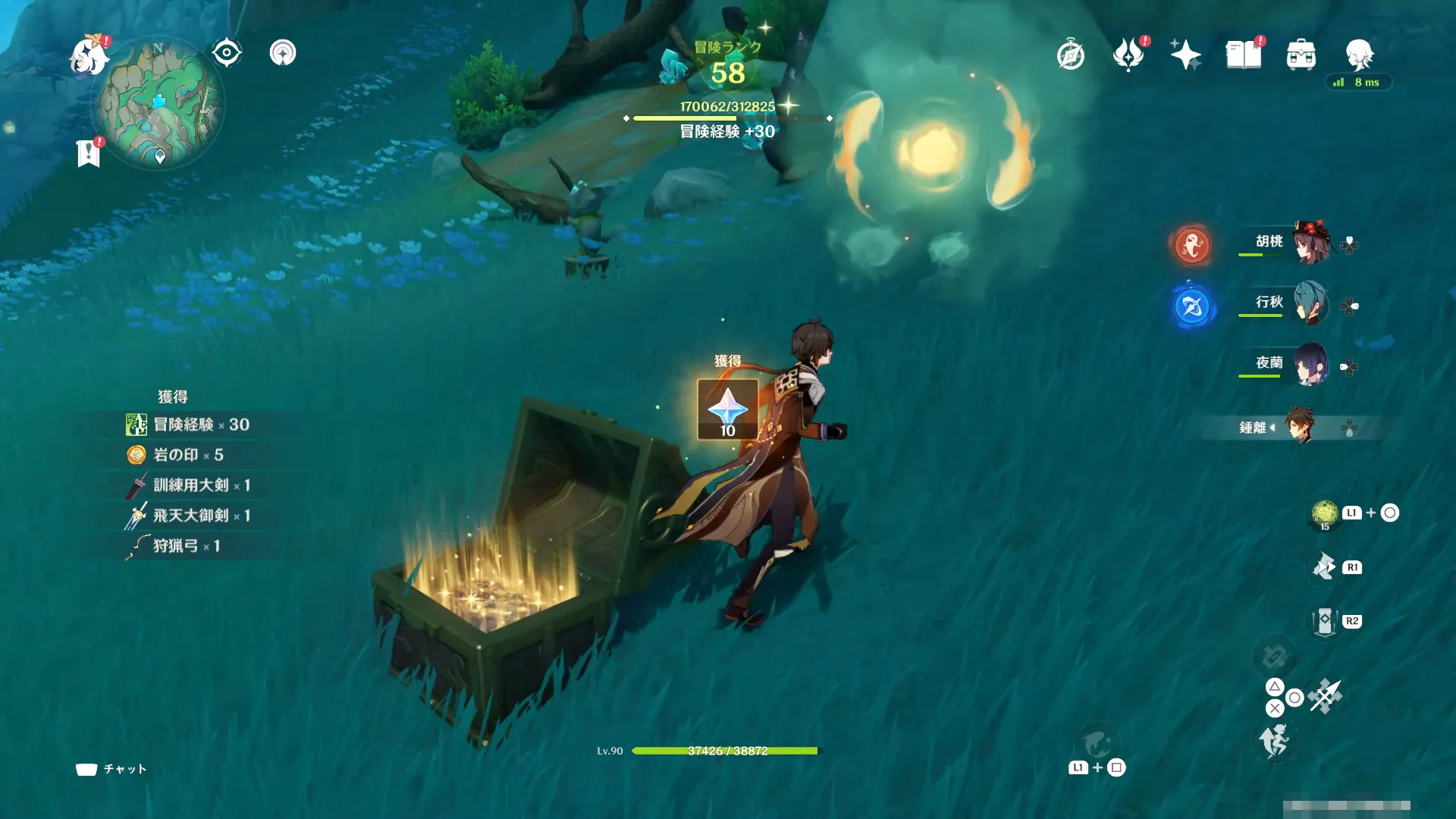
Task: Switch to party member 行秋
Action: (x=1310, y=303)
